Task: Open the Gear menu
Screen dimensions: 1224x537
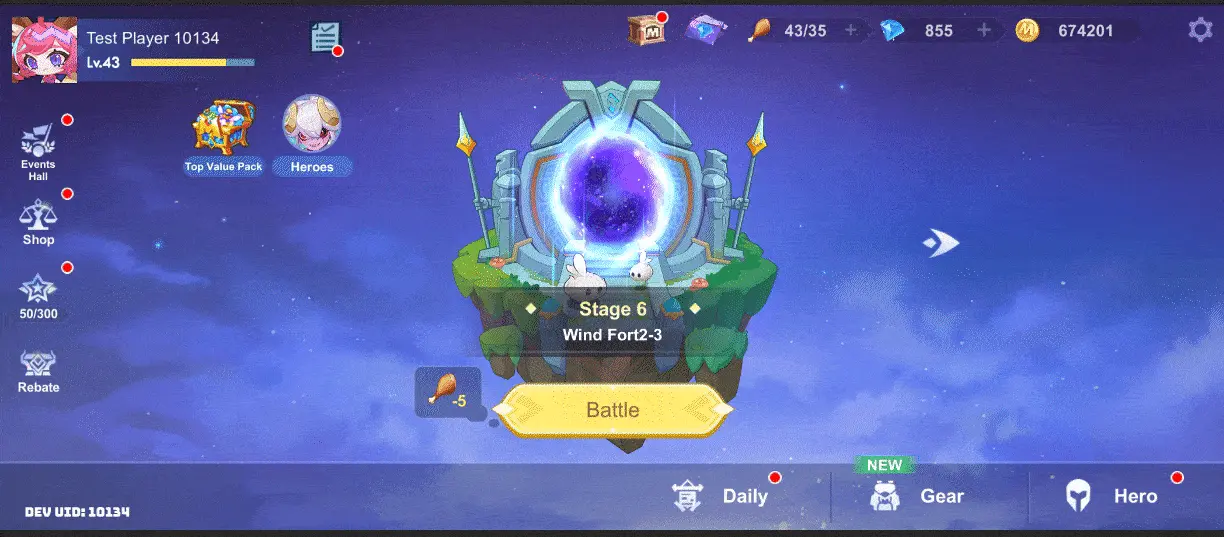Action: point(918,496)
